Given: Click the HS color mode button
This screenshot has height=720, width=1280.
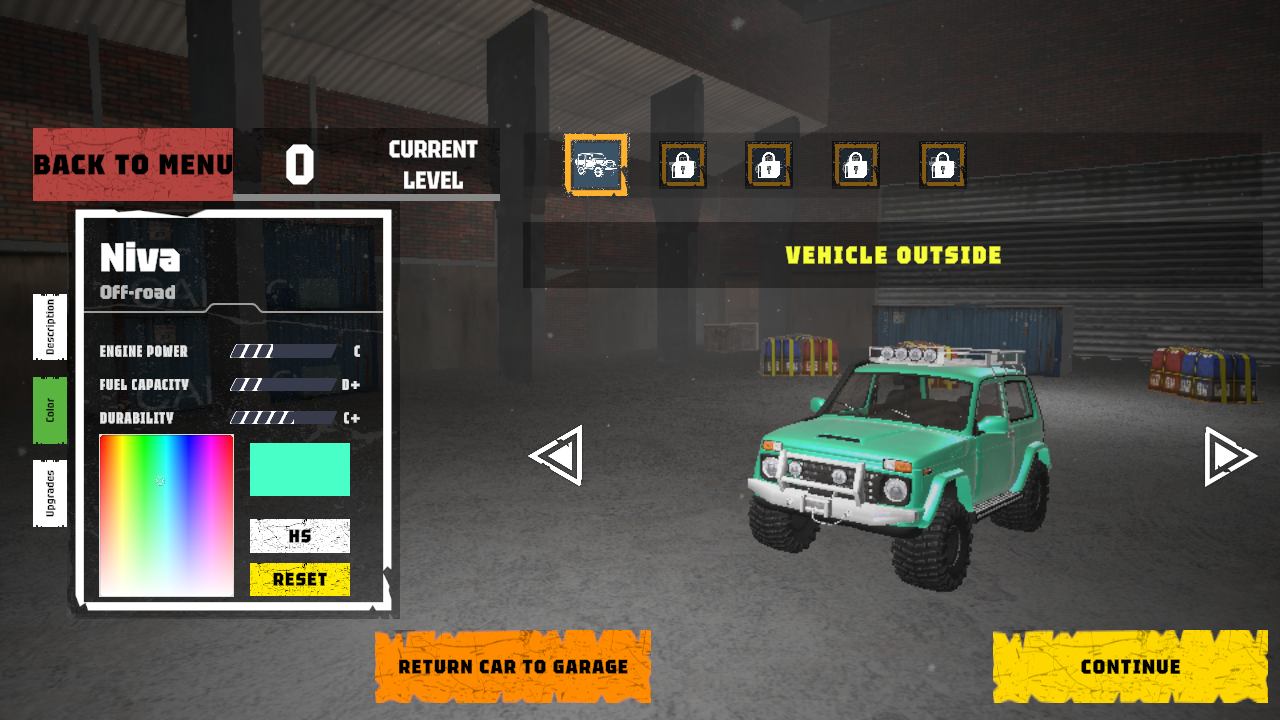Looking at the screenshot, I should [x=299, y=536].
